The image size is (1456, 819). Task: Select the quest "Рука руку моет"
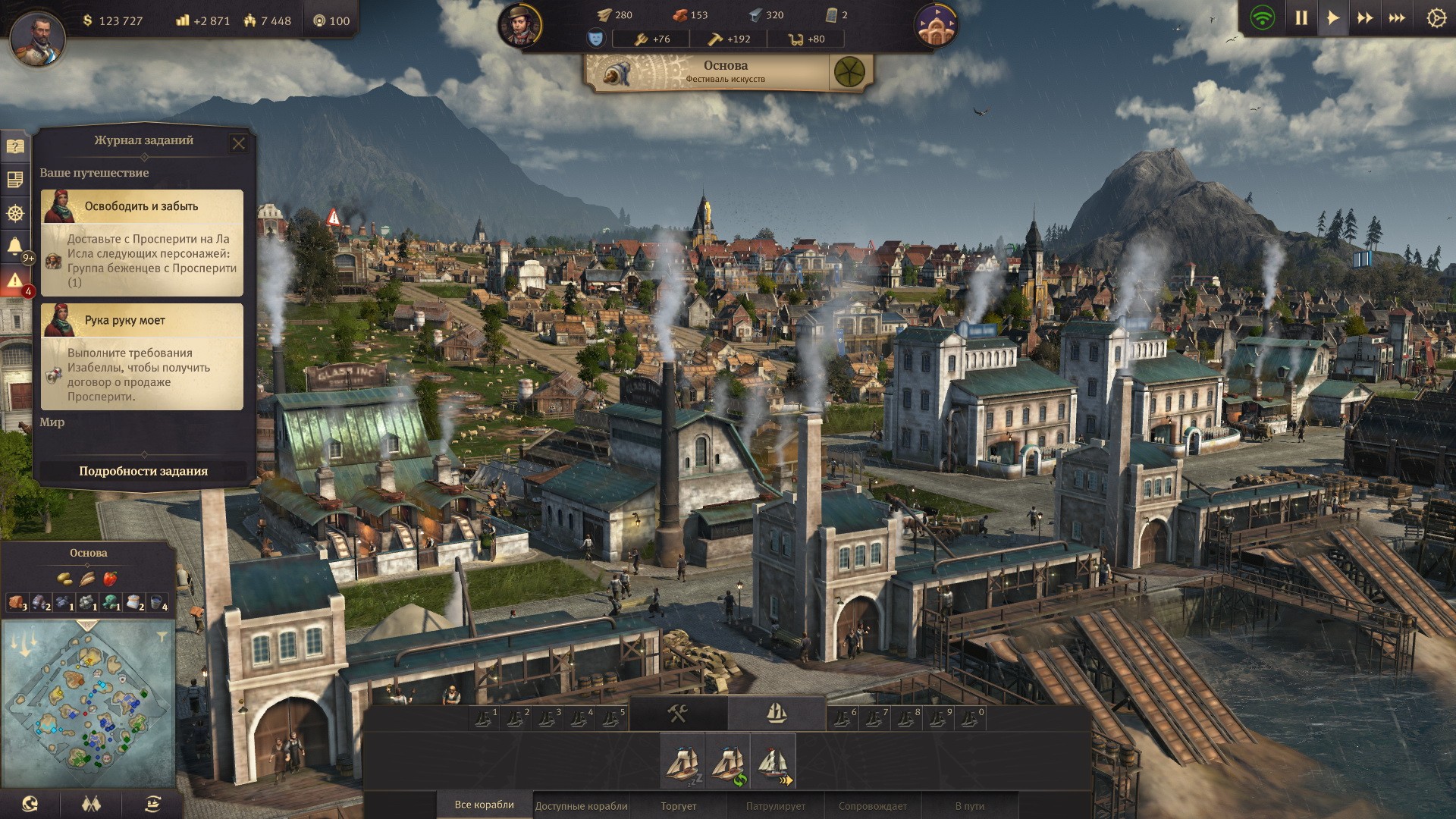pos(142,321)
